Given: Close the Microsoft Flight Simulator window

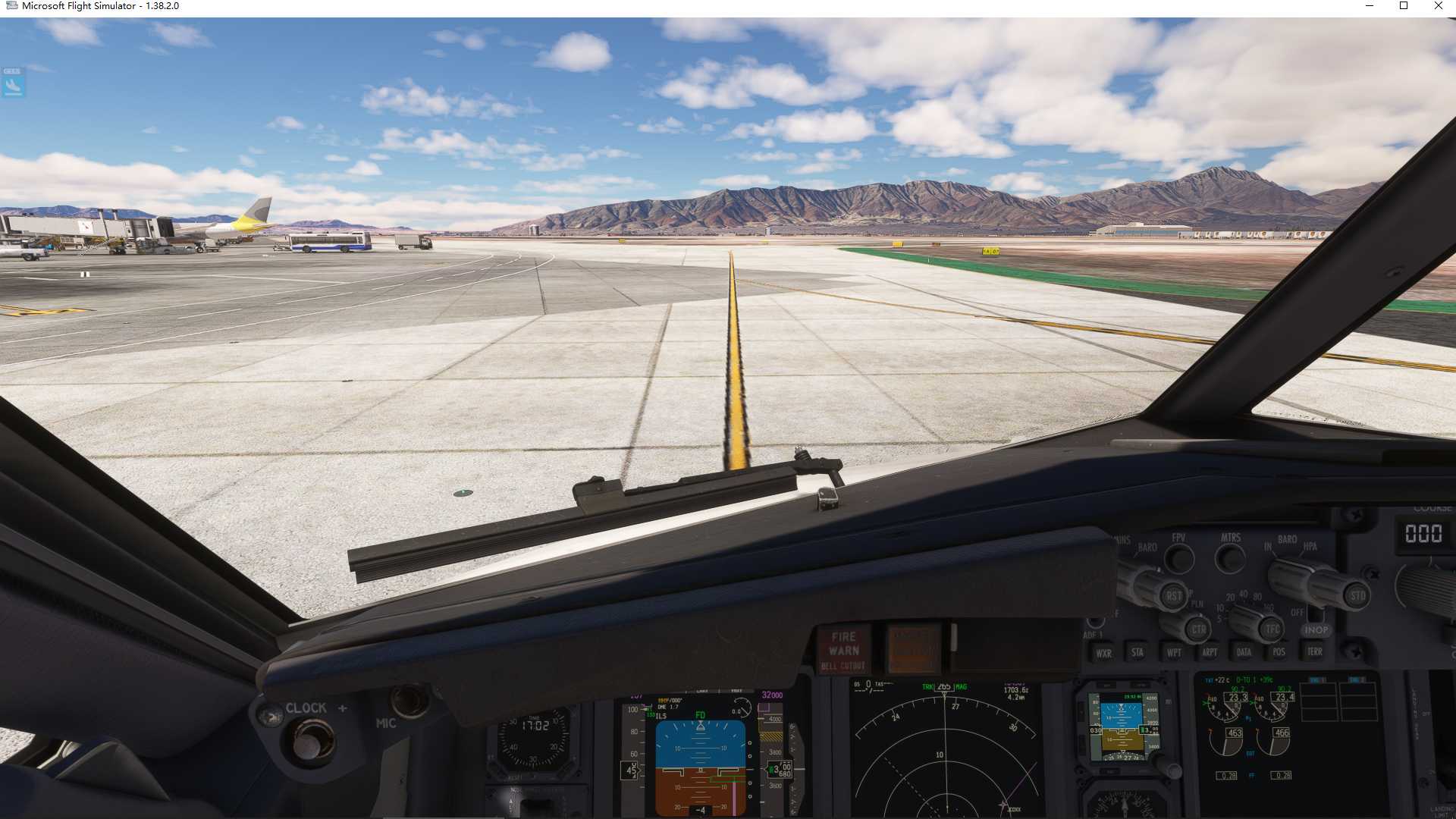Looking at the screenshot, I should point(1438,6).
